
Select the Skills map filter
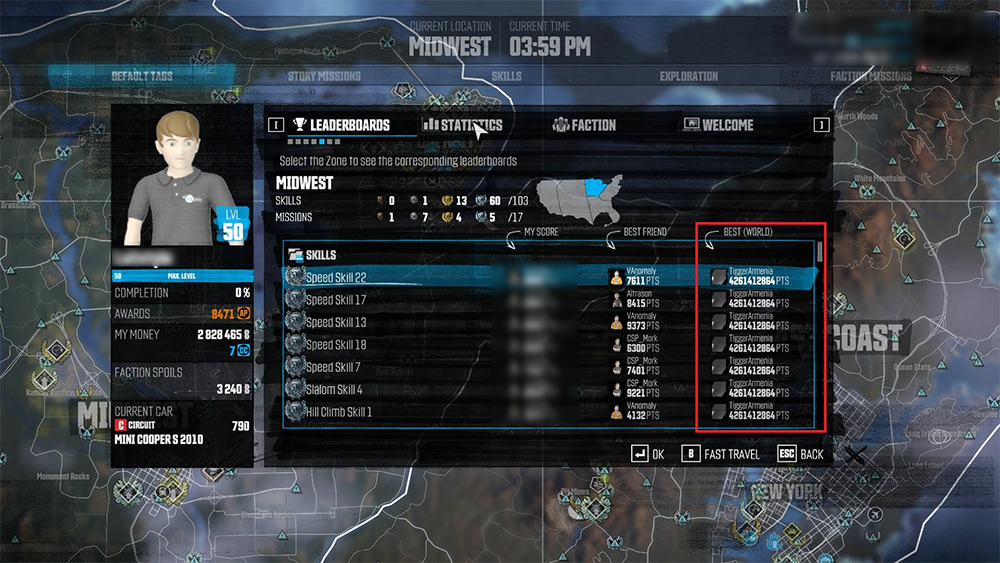[507, 76]
